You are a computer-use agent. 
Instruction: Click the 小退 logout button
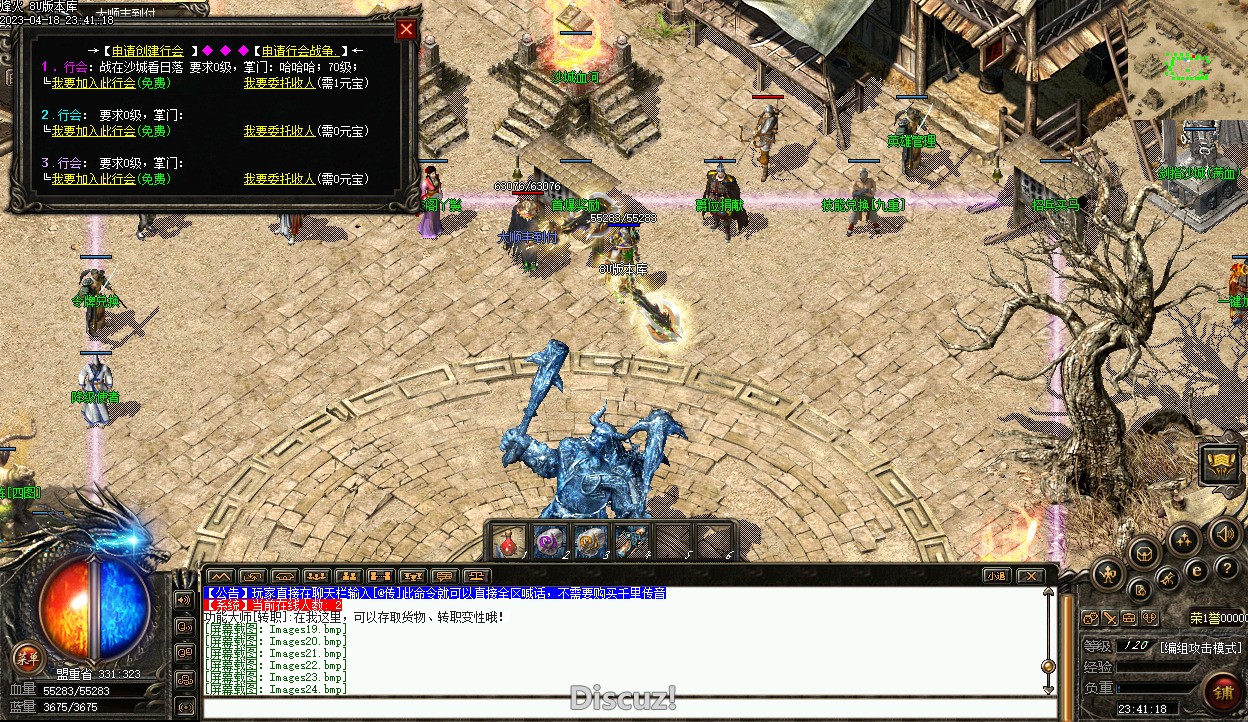tap(995, 575)
